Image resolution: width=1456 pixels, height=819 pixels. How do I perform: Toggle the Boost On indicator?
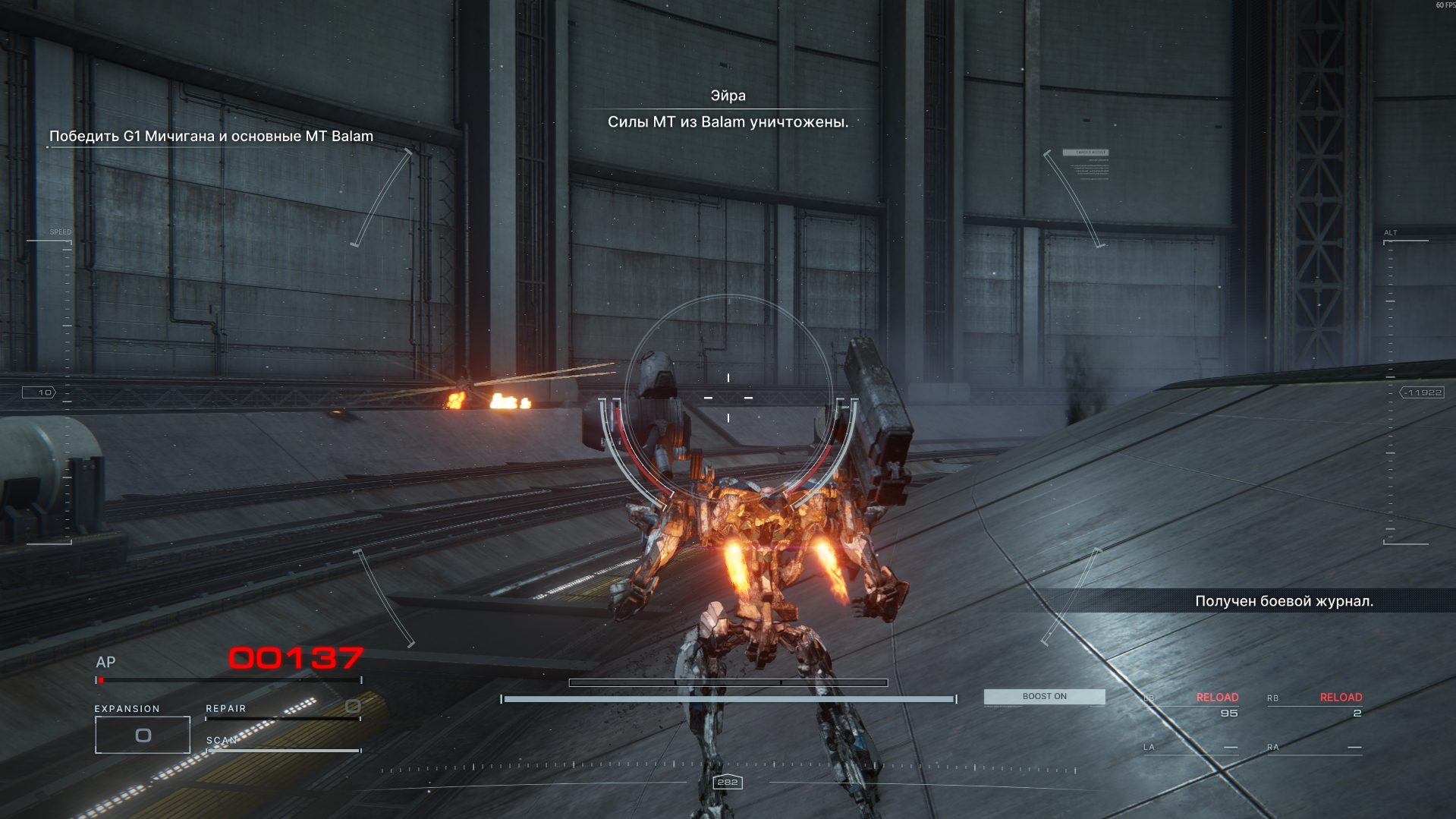[1044, 697]
